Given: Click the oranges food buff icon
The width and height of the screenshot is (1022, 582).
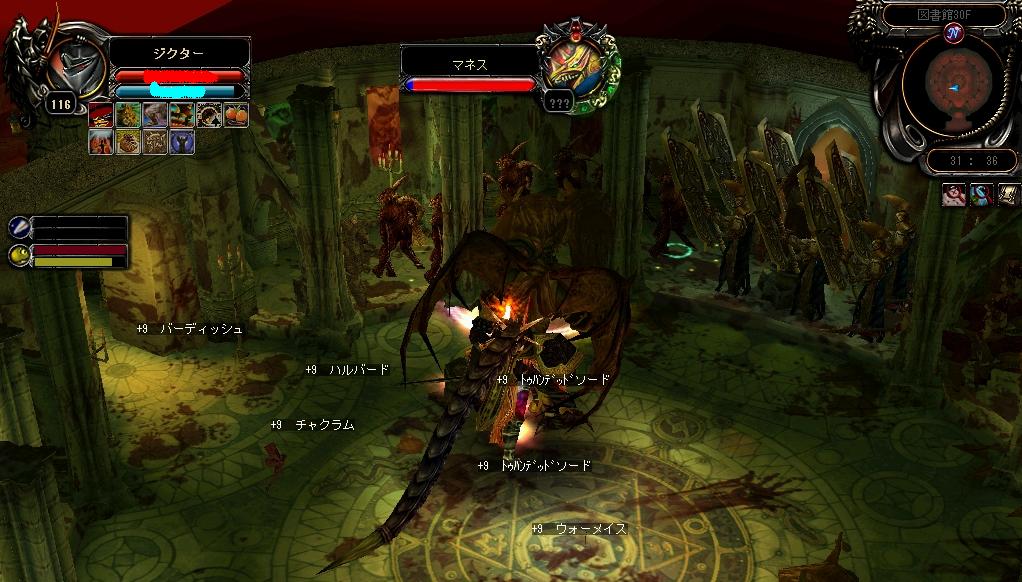Looking at the screenshot, I should coord(236,115).
